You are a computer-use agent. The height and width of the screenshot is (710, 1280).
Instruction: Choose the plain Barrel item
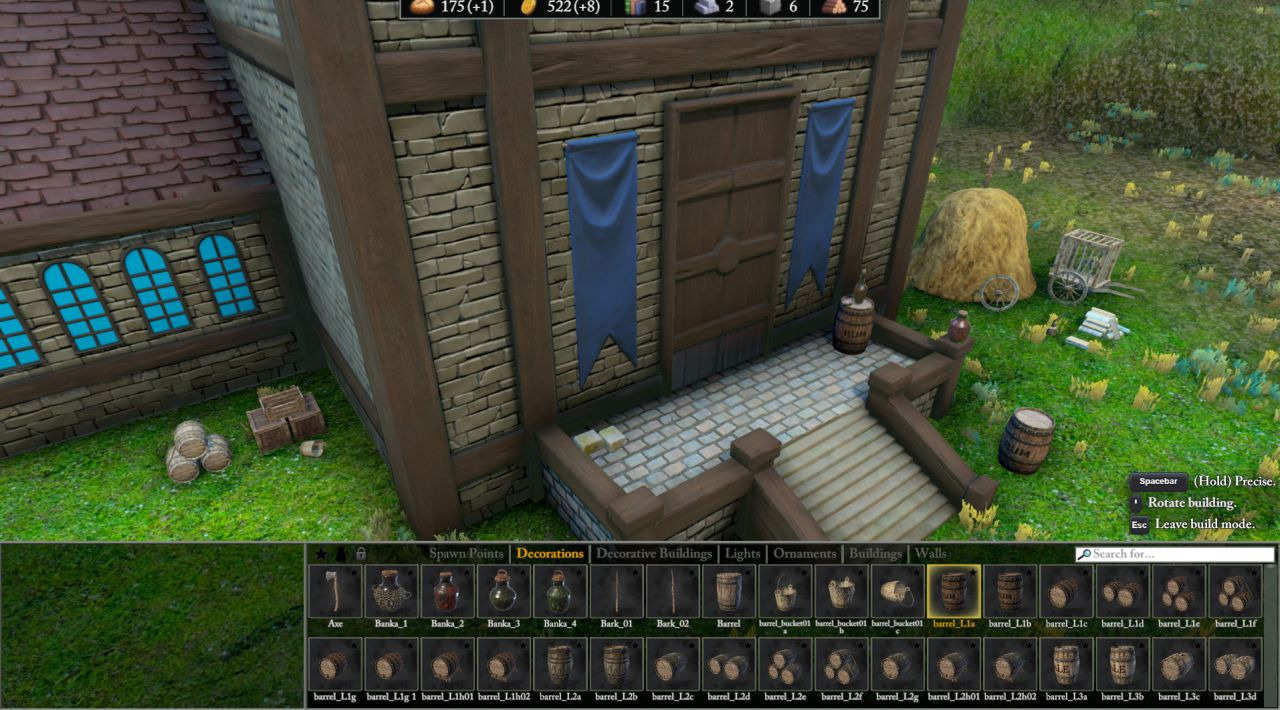[x=728, y=591]
